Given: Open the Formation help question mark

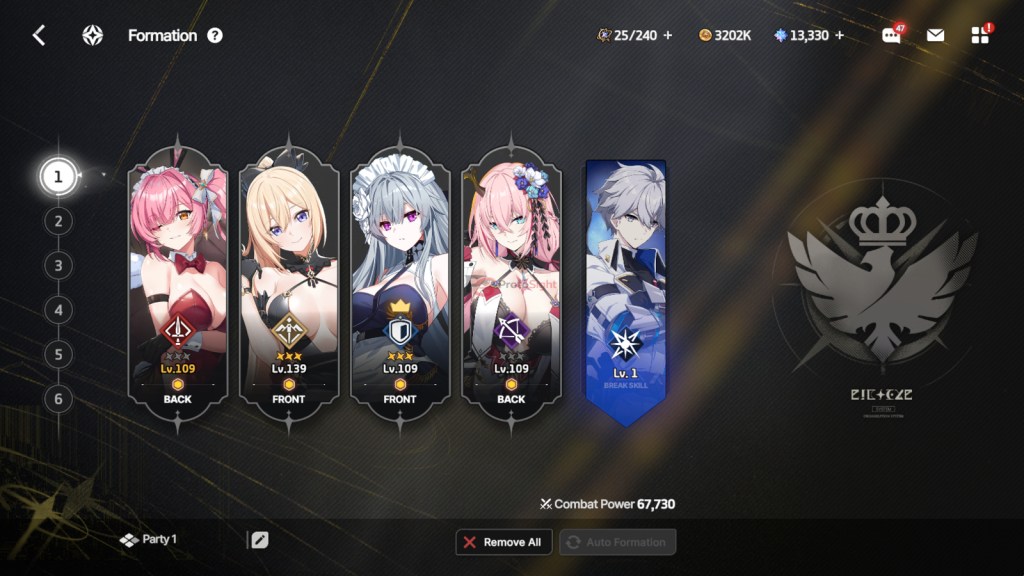Looking at the screenshot, I should pos(215,36).
